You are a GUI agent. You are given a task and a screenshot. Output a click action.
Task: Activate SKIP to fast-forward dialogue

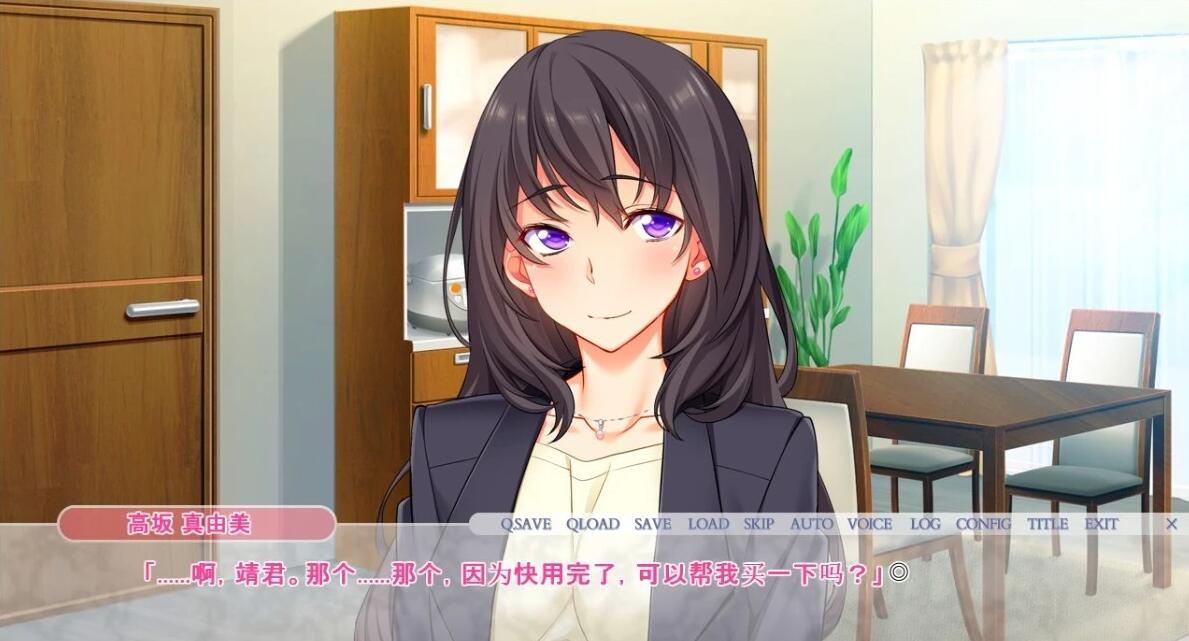pos(759,523)
